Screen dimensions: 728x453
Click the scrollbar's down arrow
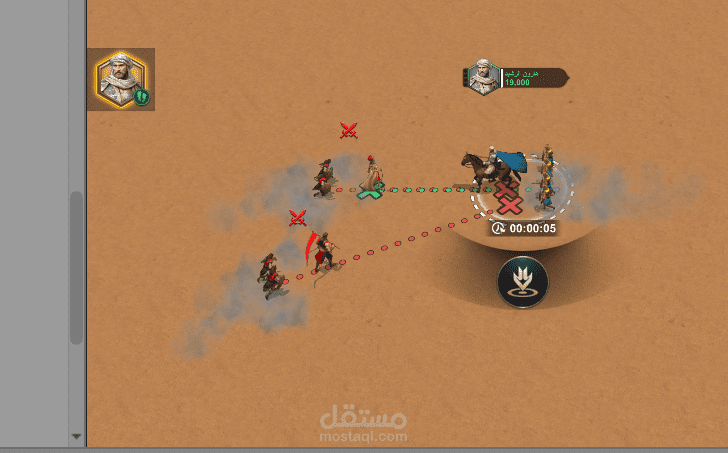tap(76, 437)
